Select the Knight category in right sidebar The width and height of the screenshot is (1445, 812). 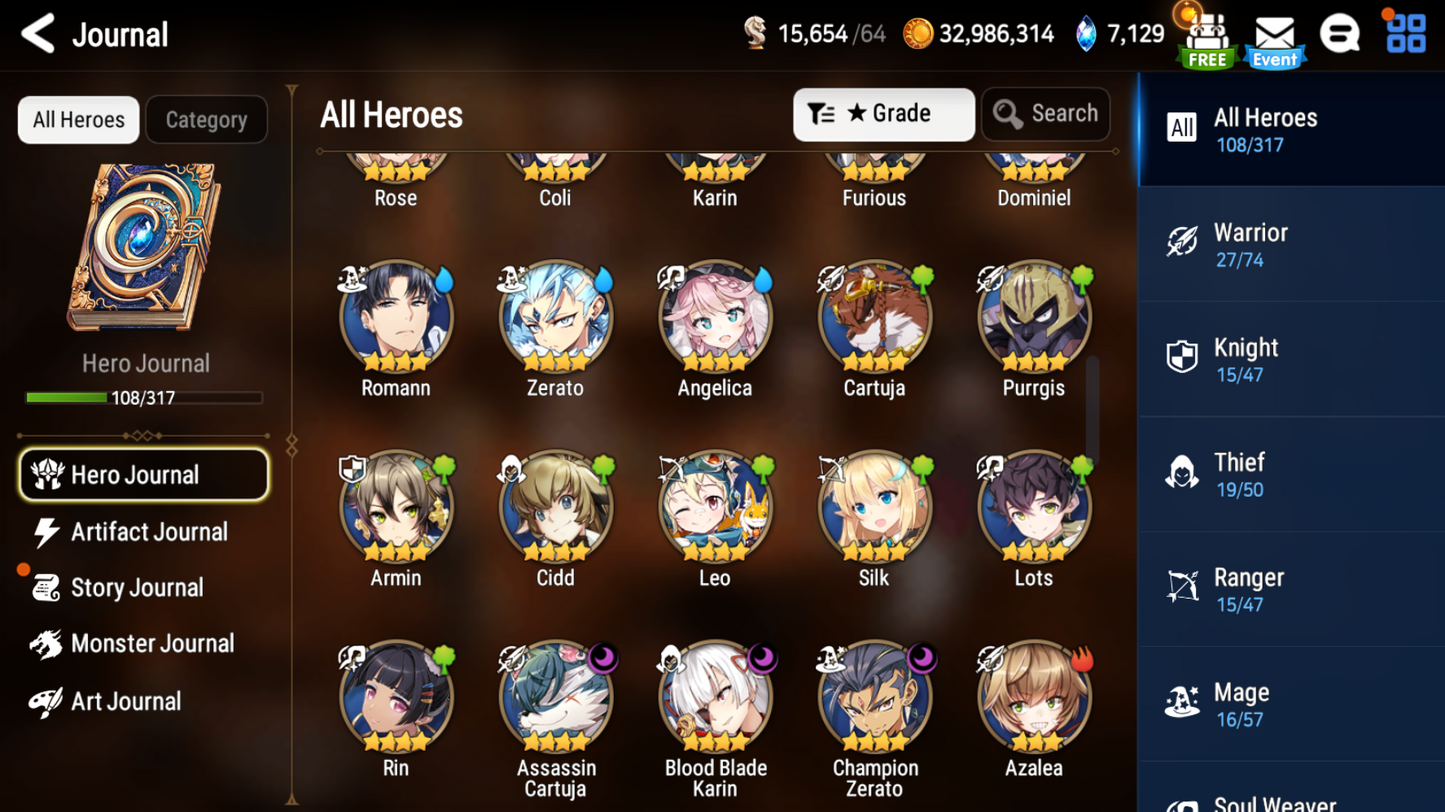1290,358
